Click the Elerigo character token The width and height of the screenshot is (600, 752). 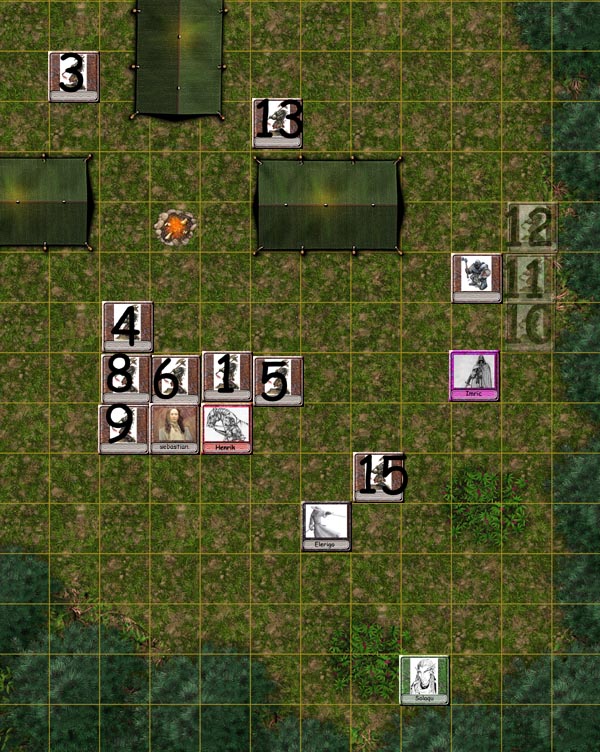tap(327, 526)
